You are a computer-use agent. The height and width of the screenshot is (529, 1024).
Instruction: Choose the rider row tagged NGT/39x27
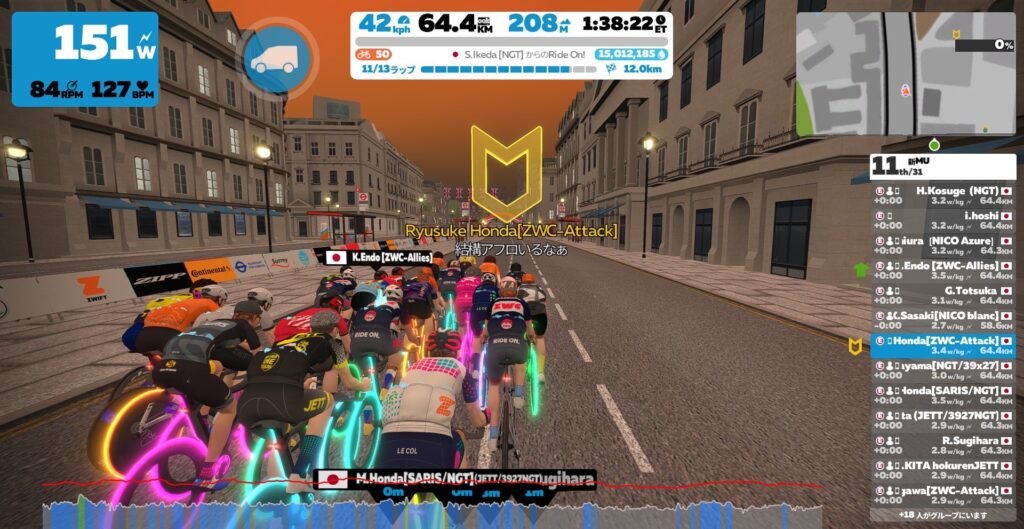pos(943,370)
